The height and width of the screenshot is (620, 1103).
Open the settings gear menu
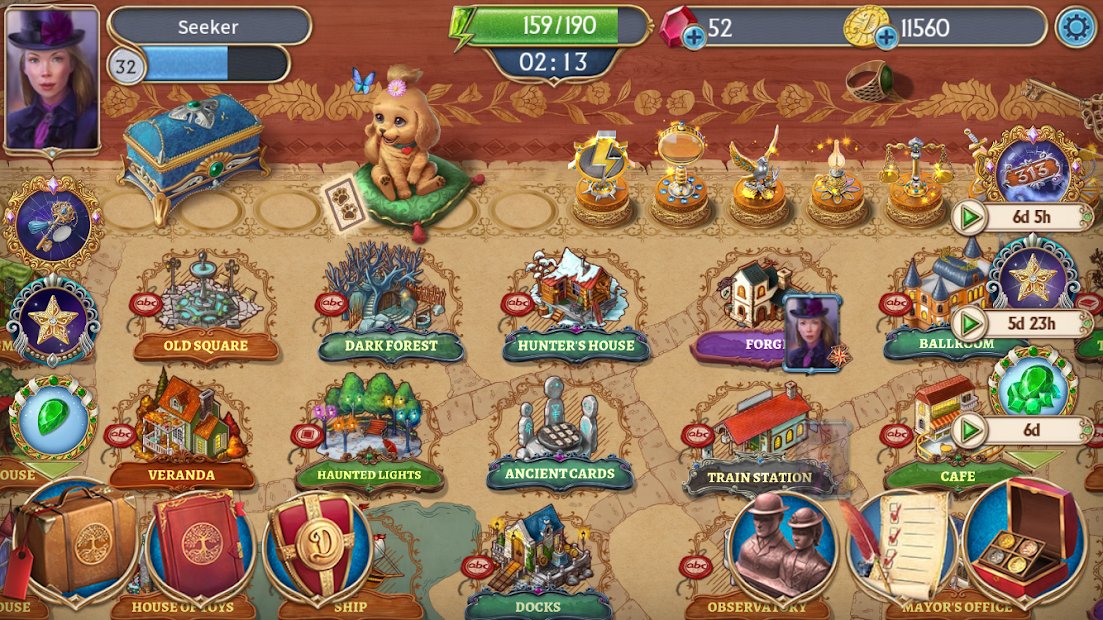click(1075, 27)
